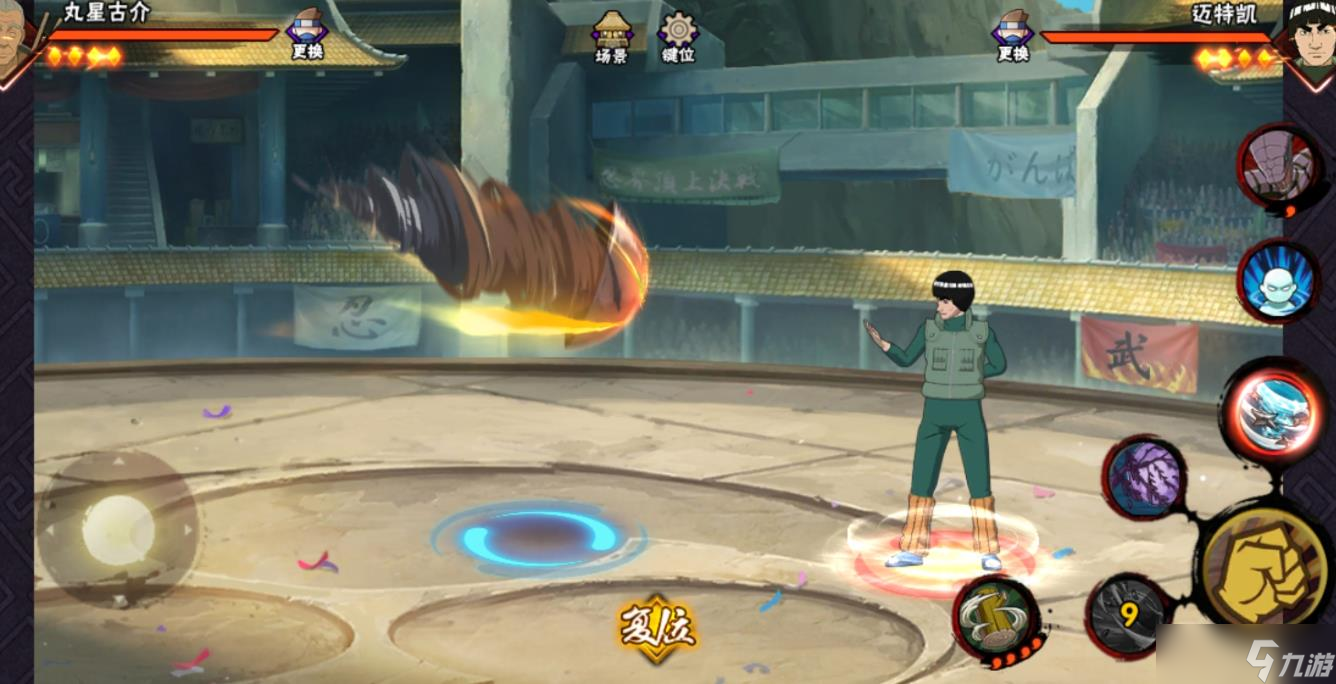Tap the grey skill showing cooldown 9

coord(1127,614)
